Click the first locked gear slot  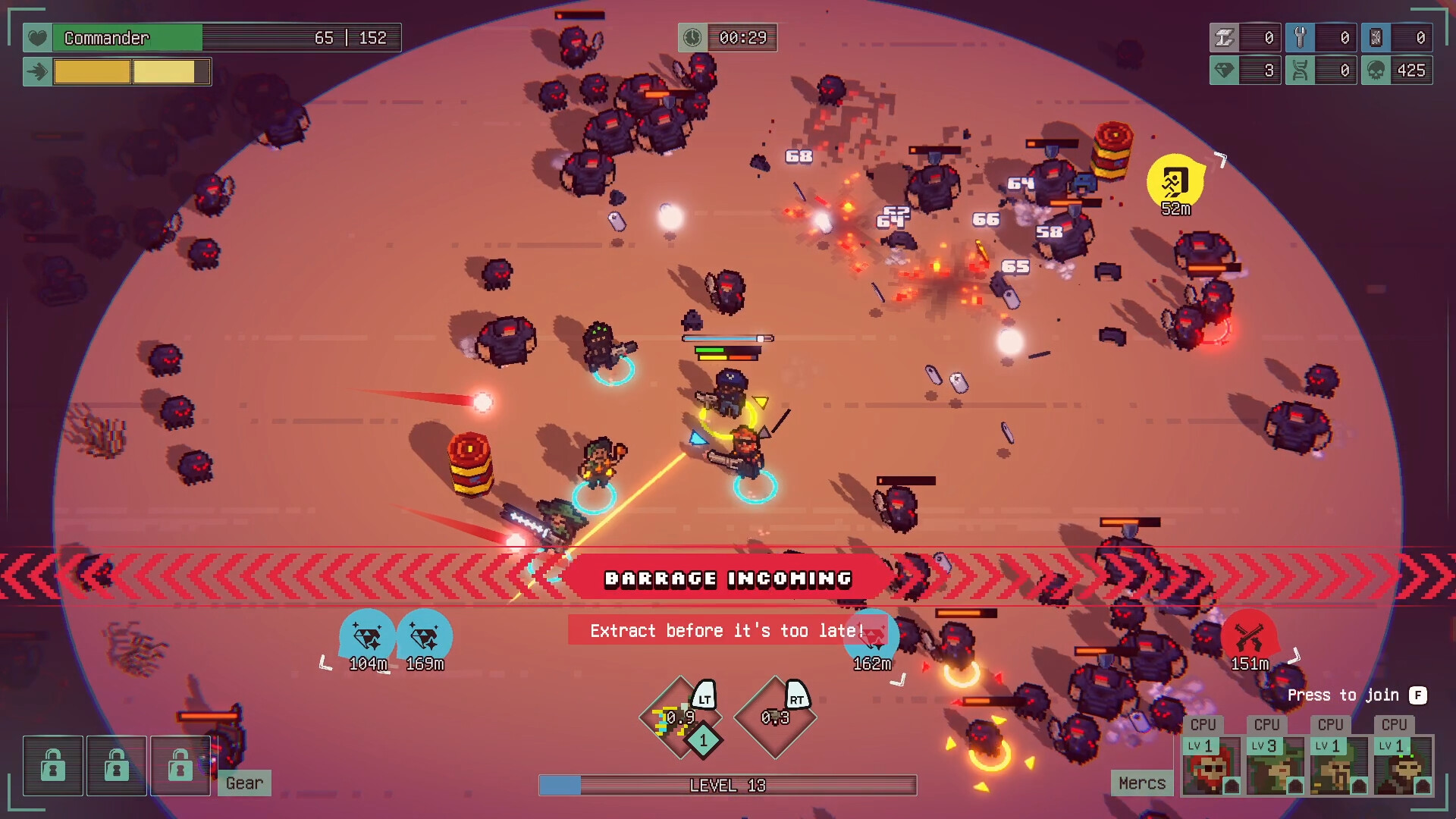(x=52, y=765)
